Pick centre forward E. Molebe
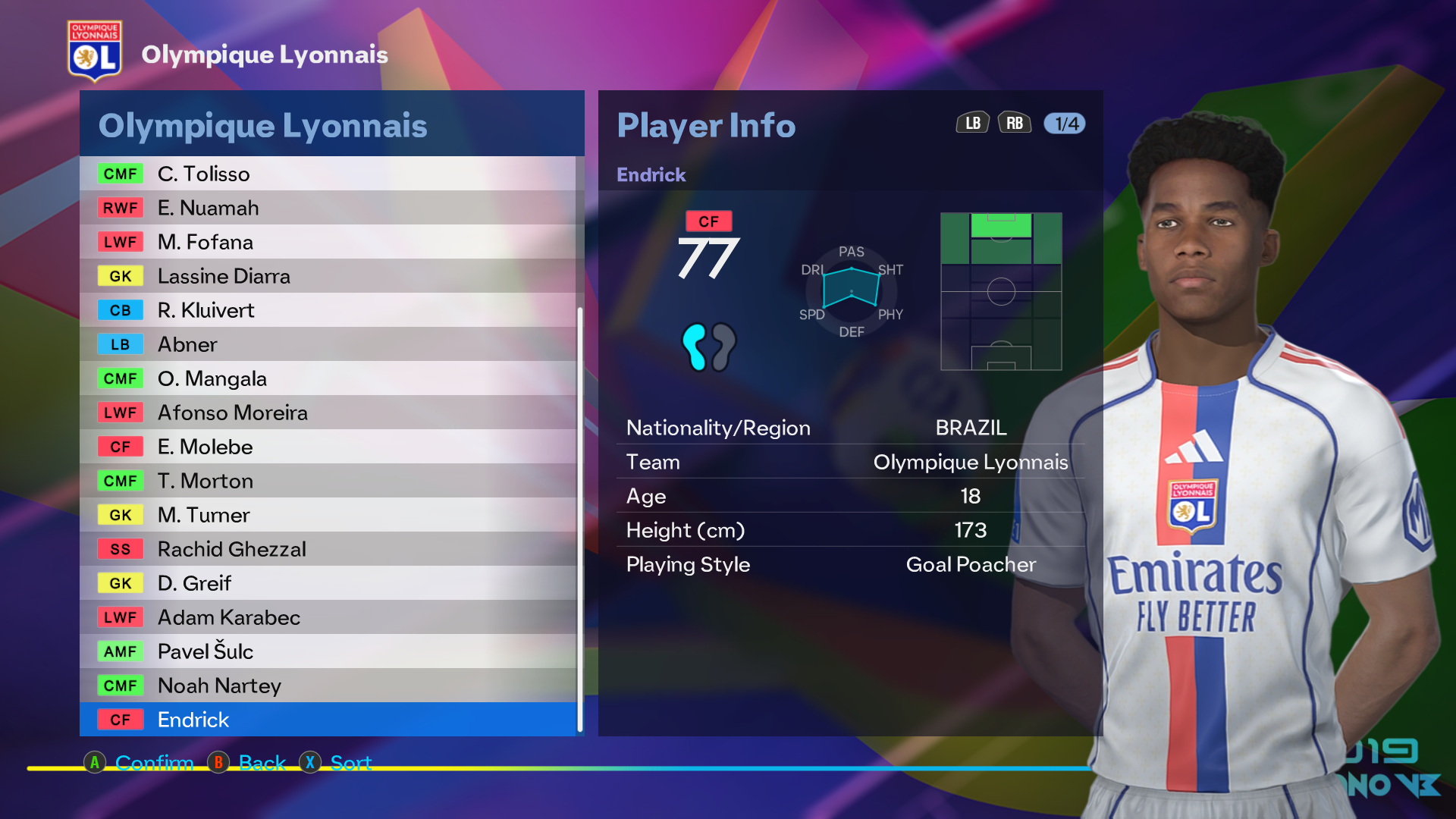 (x=328, y=447)
